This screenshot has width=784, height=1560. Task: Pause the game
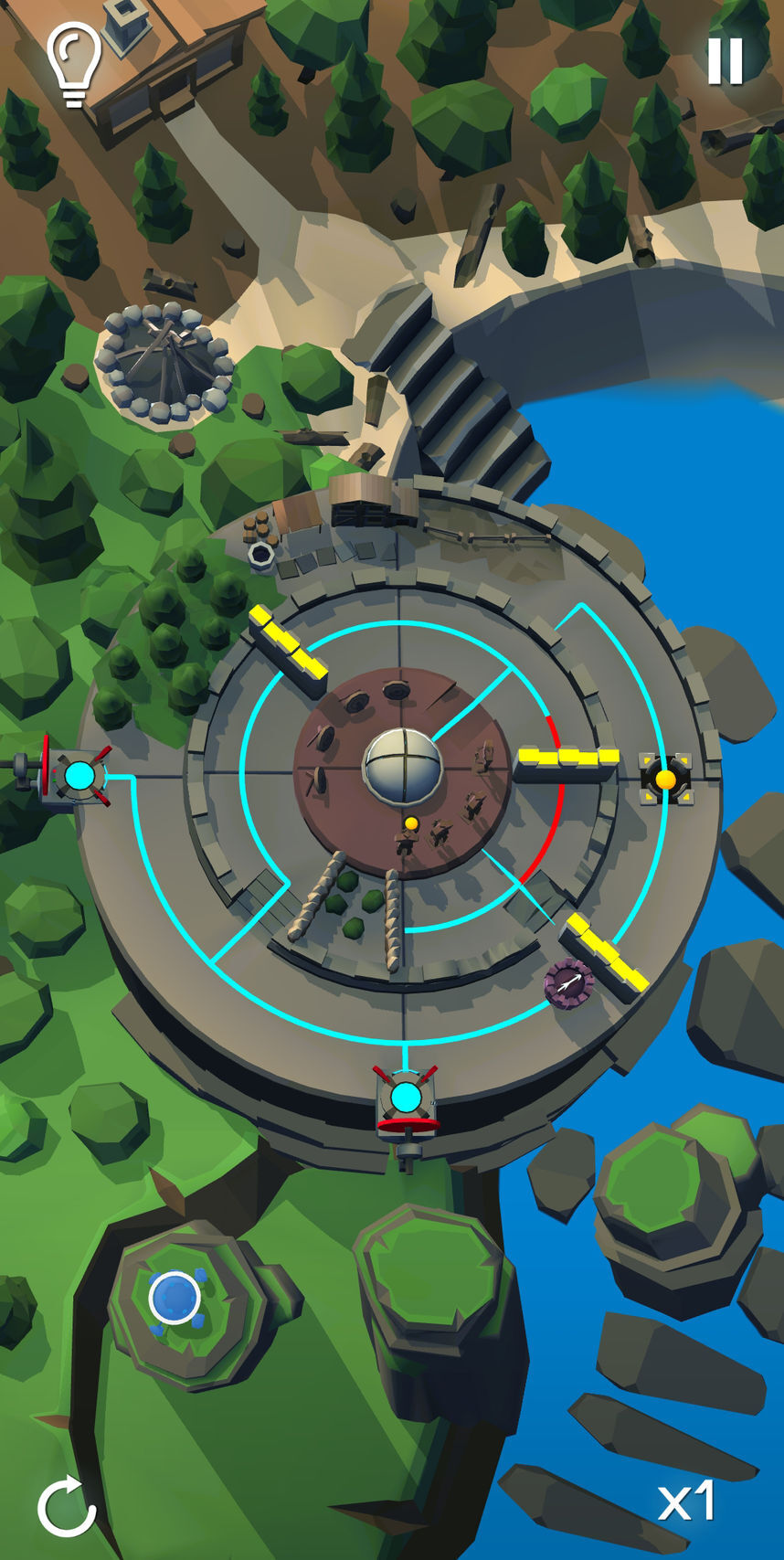click(726, 61)
